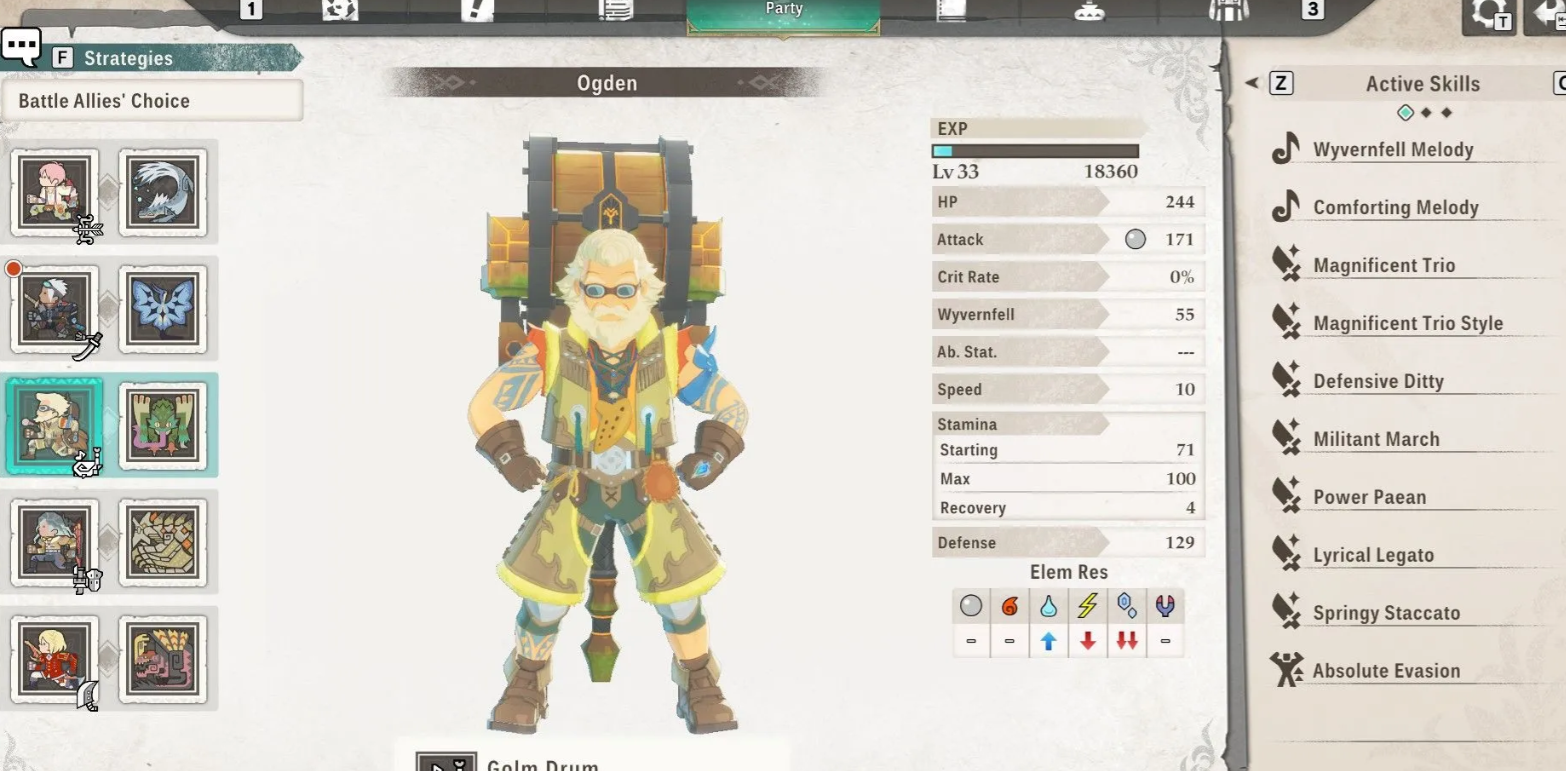Screen dimensions: 1566x771
Task: Select the pink-haired ally portrait
Action: click(x=55, y=193)
